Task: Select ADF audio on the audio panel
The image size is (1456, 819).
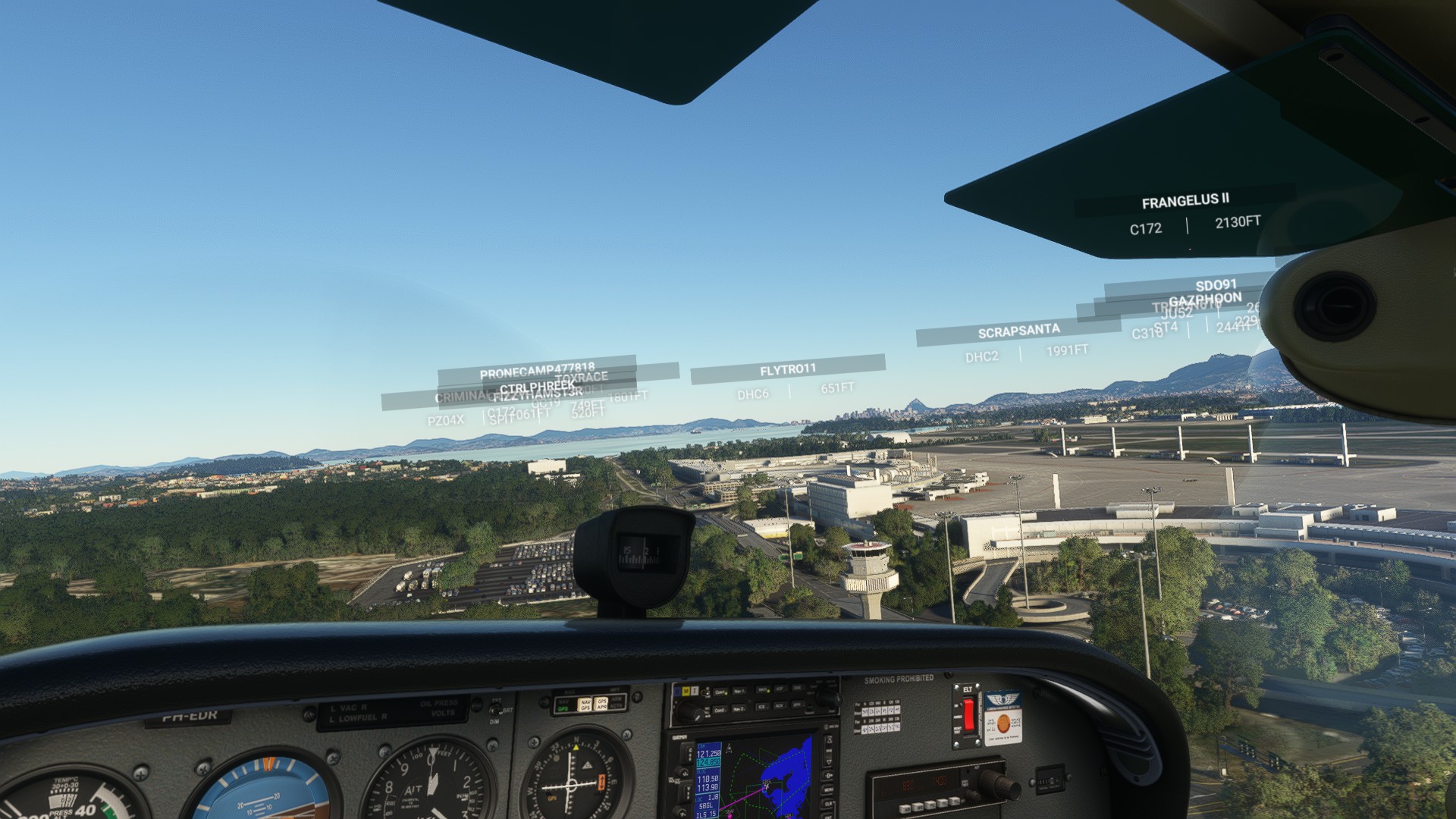Action: point(780,689)
